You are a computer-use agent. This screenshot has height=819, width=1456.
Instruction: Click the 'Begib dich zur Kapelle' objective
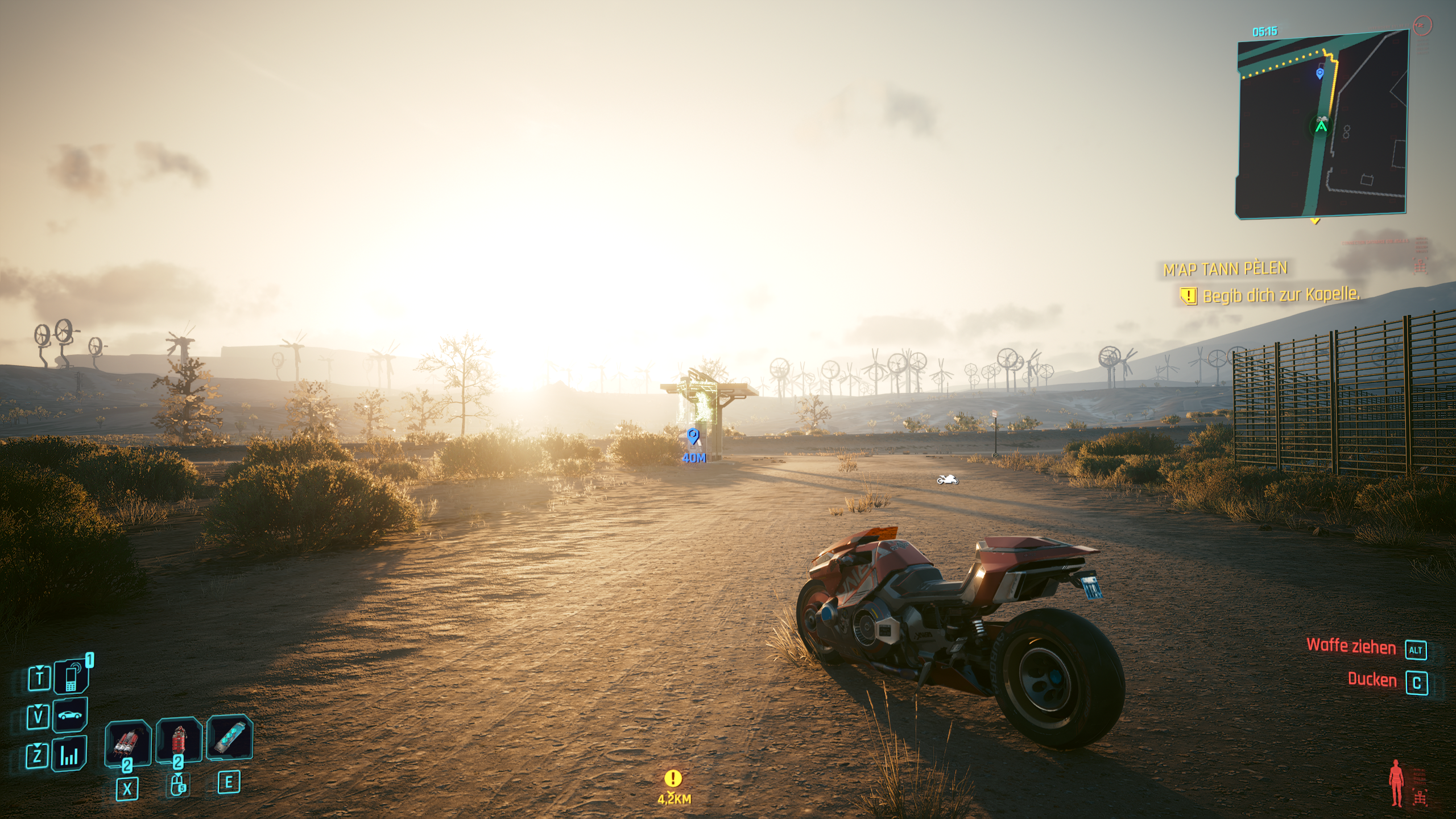click(1280, 295)
